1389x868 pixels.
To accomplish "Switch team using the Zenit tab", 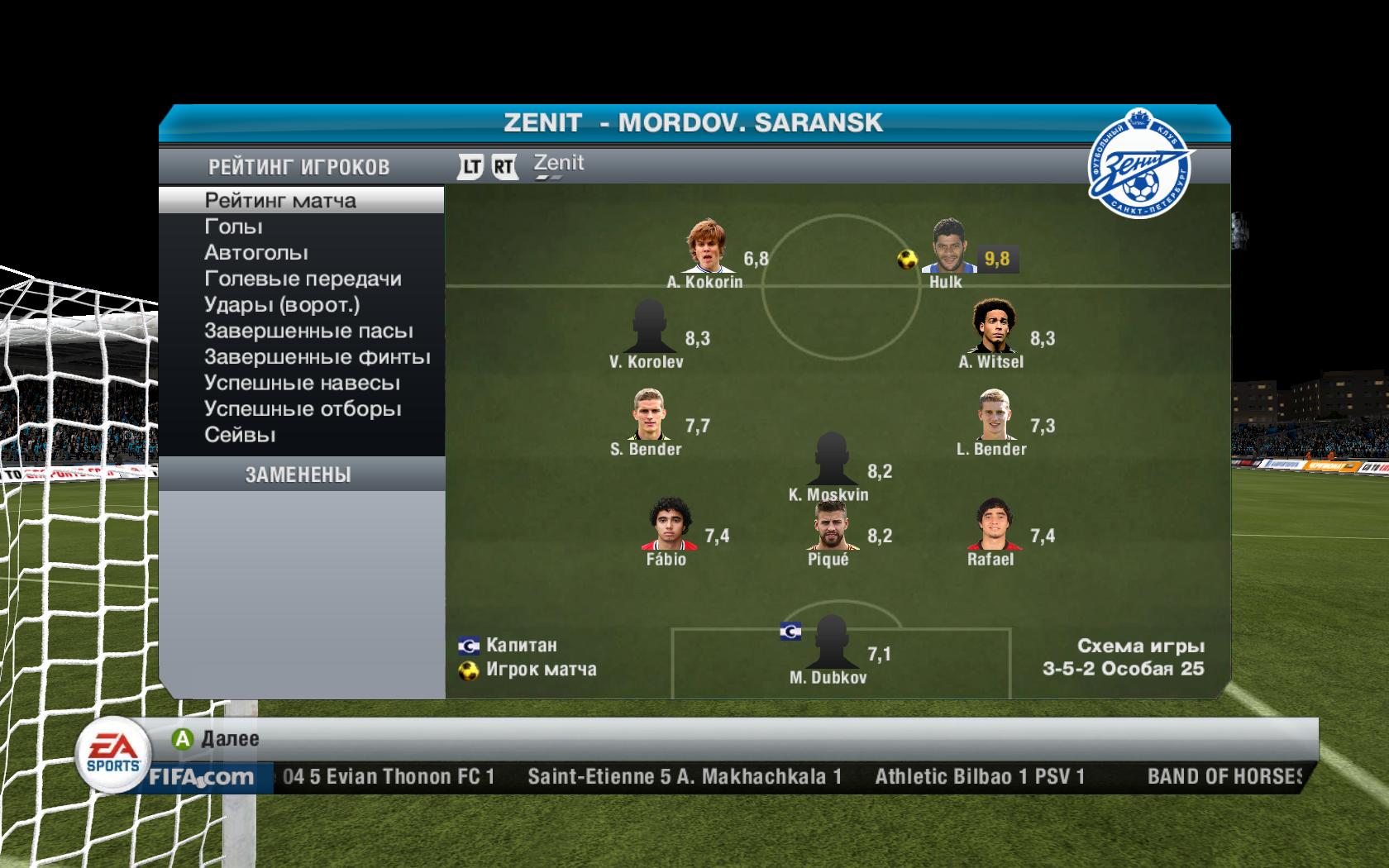I will click(x=559, y=164).
